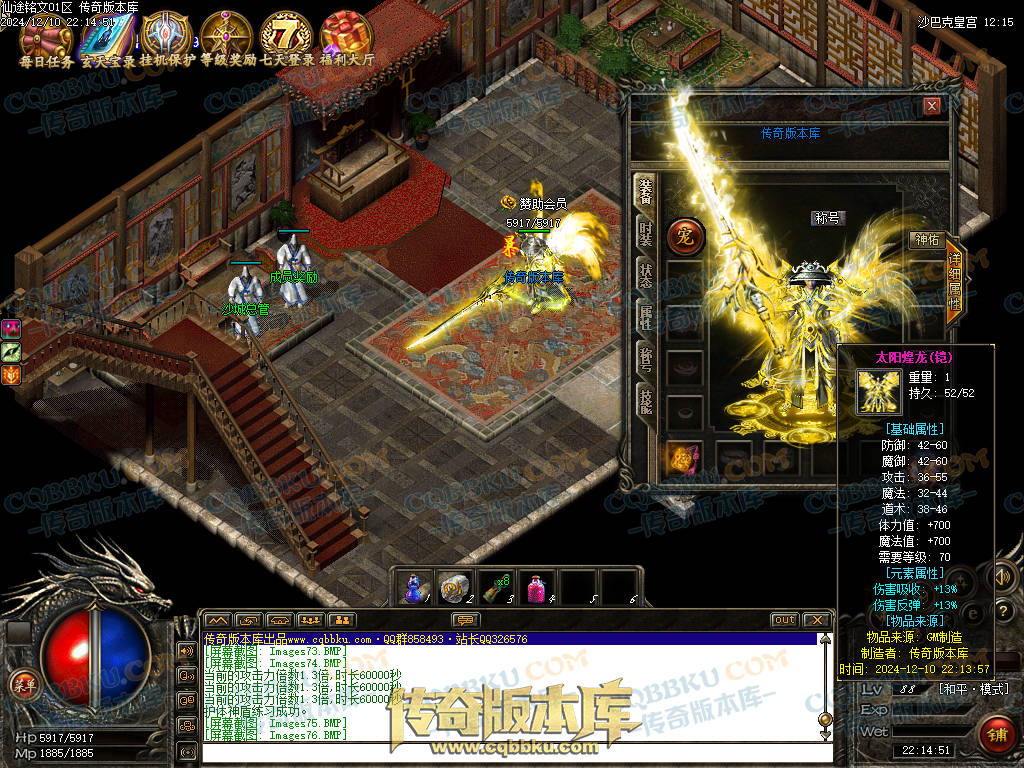
Task: Open the round 菜单 menu button
Action: pos(22,684)
